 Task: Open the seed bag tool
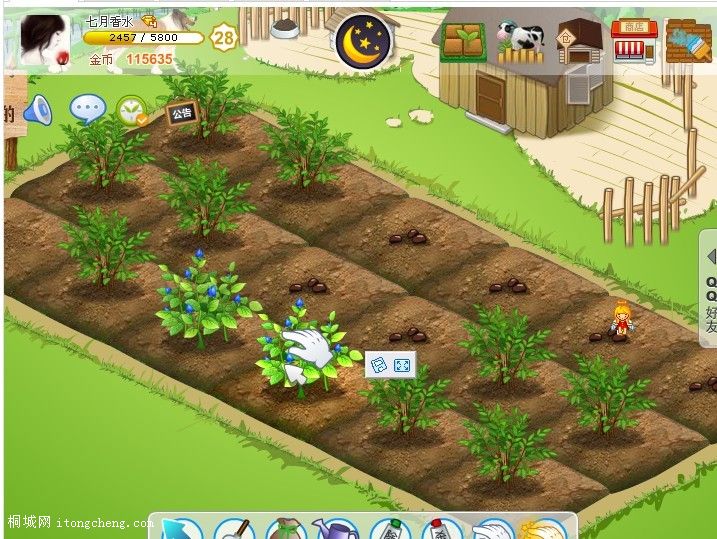[x=284, y=530]
